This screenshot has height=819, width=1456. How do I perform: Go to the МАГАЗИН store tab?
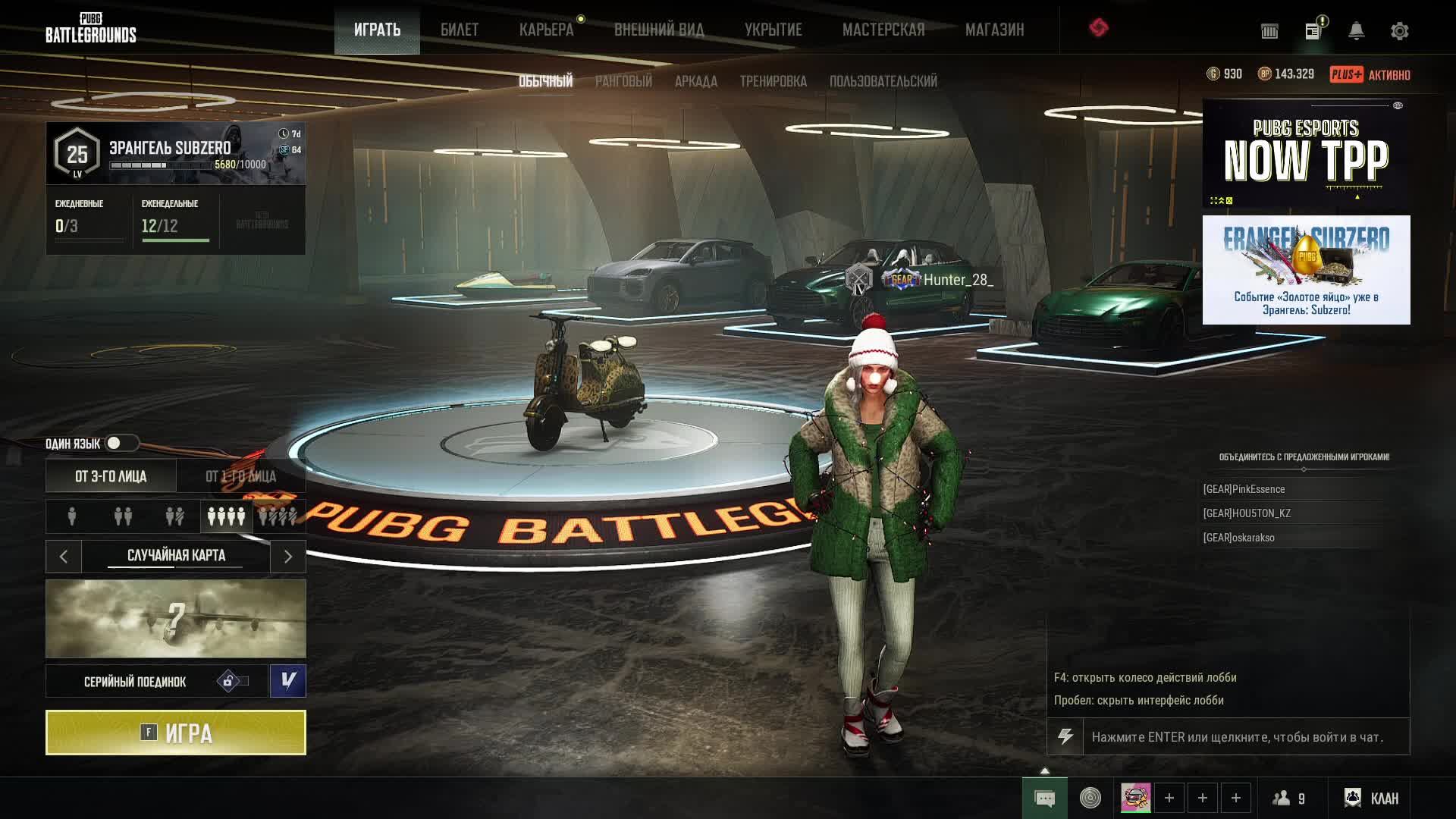point(994,30)
